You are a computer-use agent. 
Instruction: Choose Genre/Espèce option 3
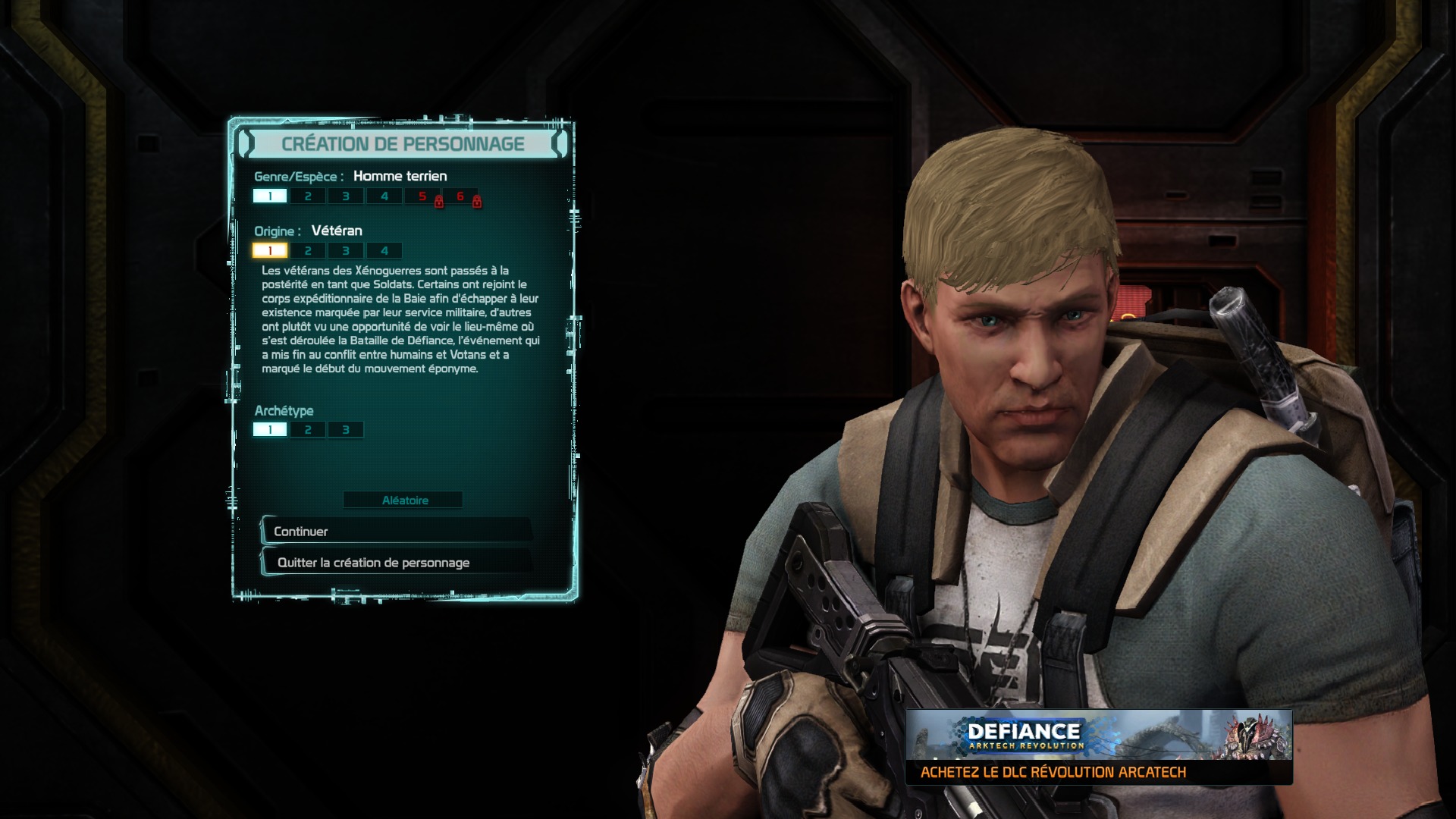[346, 196]
